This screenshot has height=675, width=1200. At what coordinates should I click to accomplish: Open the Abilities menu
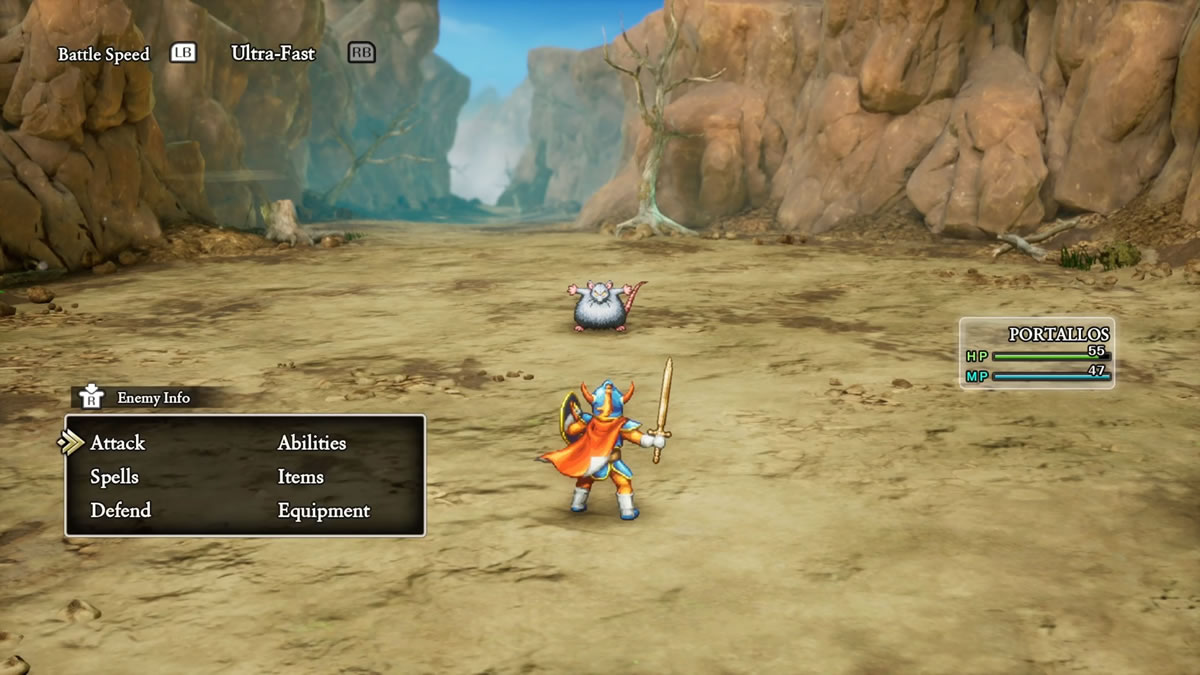click(311, 443)
